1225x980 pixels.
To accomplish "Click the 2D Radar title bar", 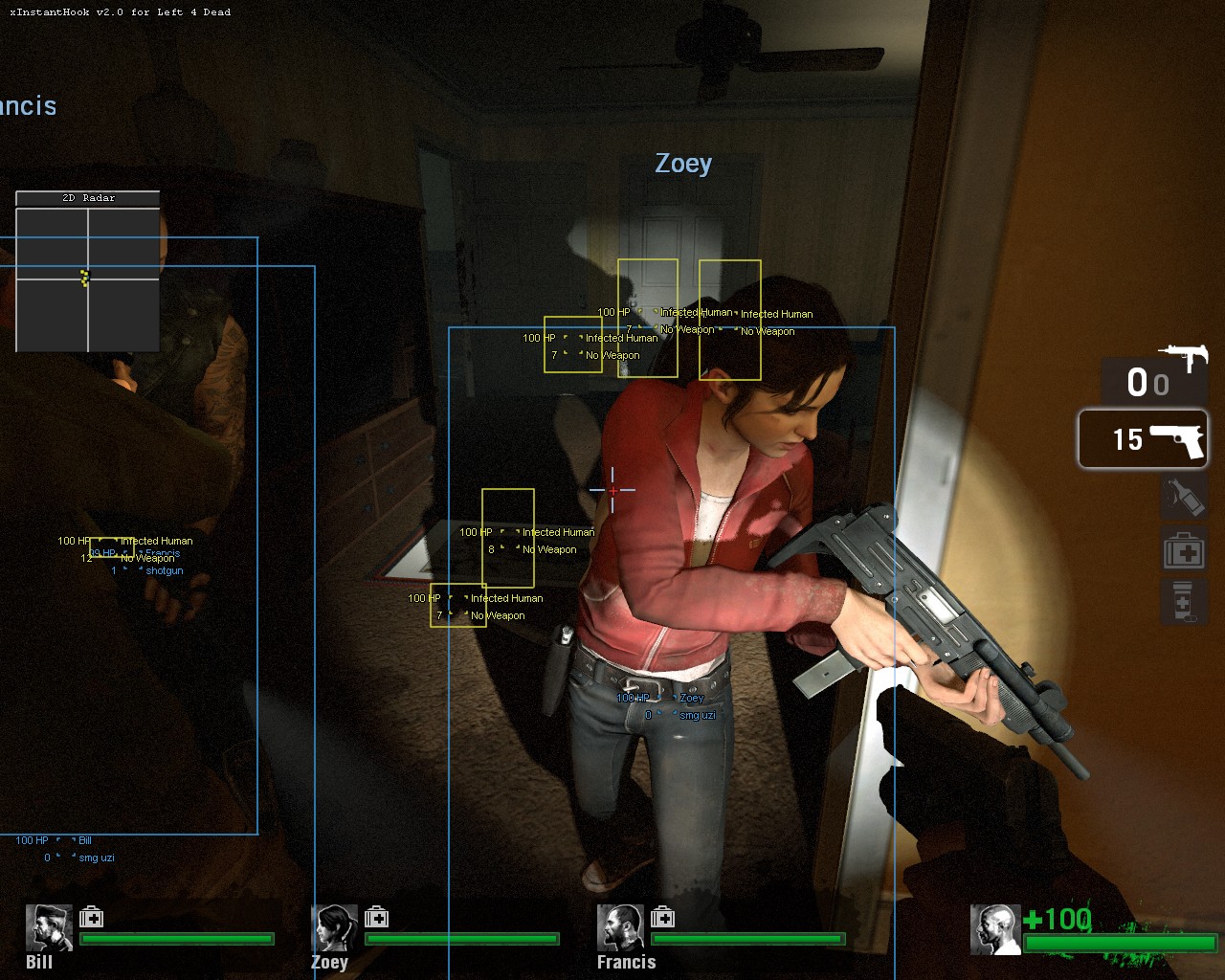I will pos(87,197).
